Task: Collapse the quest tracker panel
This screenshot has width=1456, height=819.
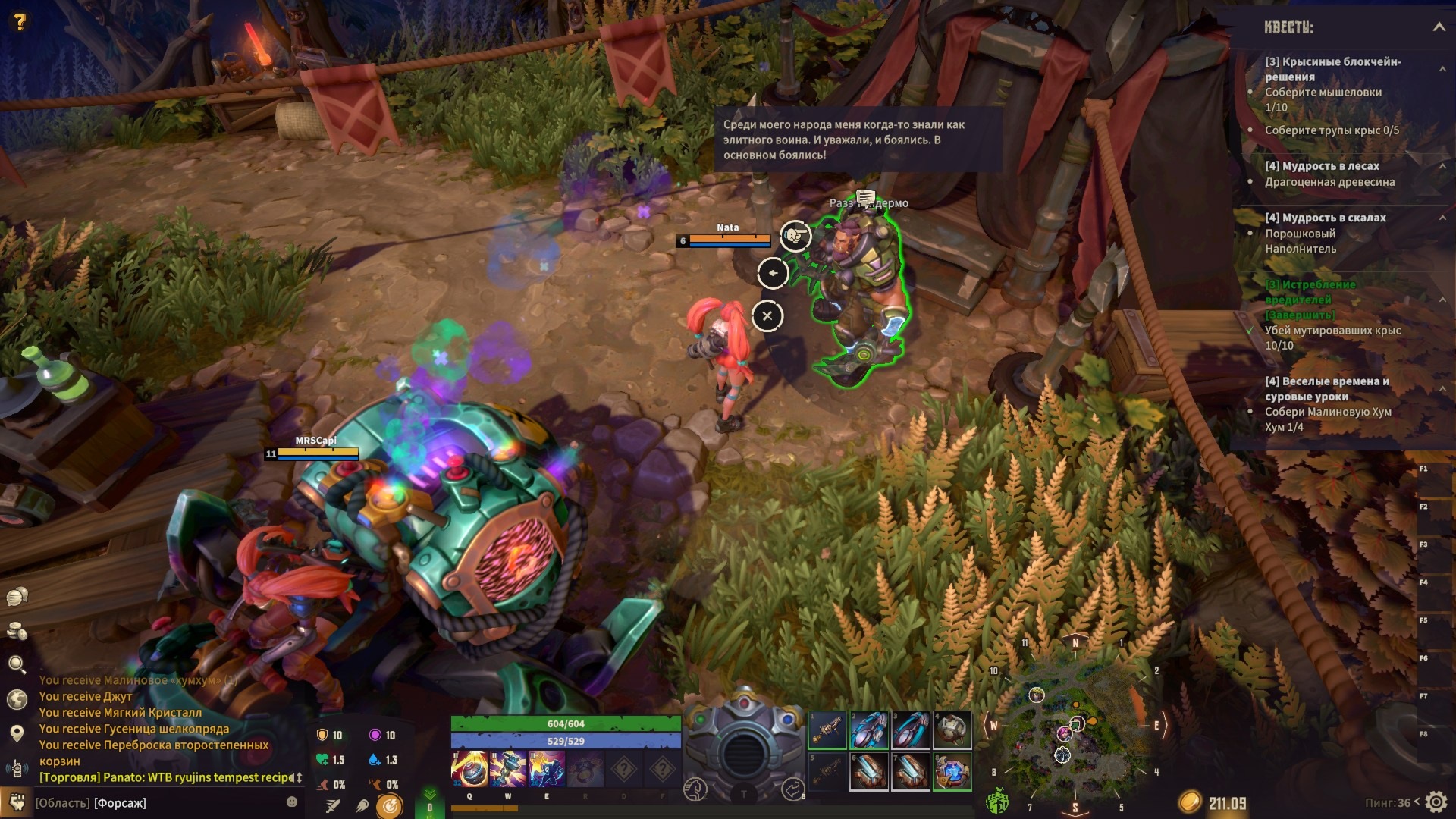Action: (x=1439, y=27)
